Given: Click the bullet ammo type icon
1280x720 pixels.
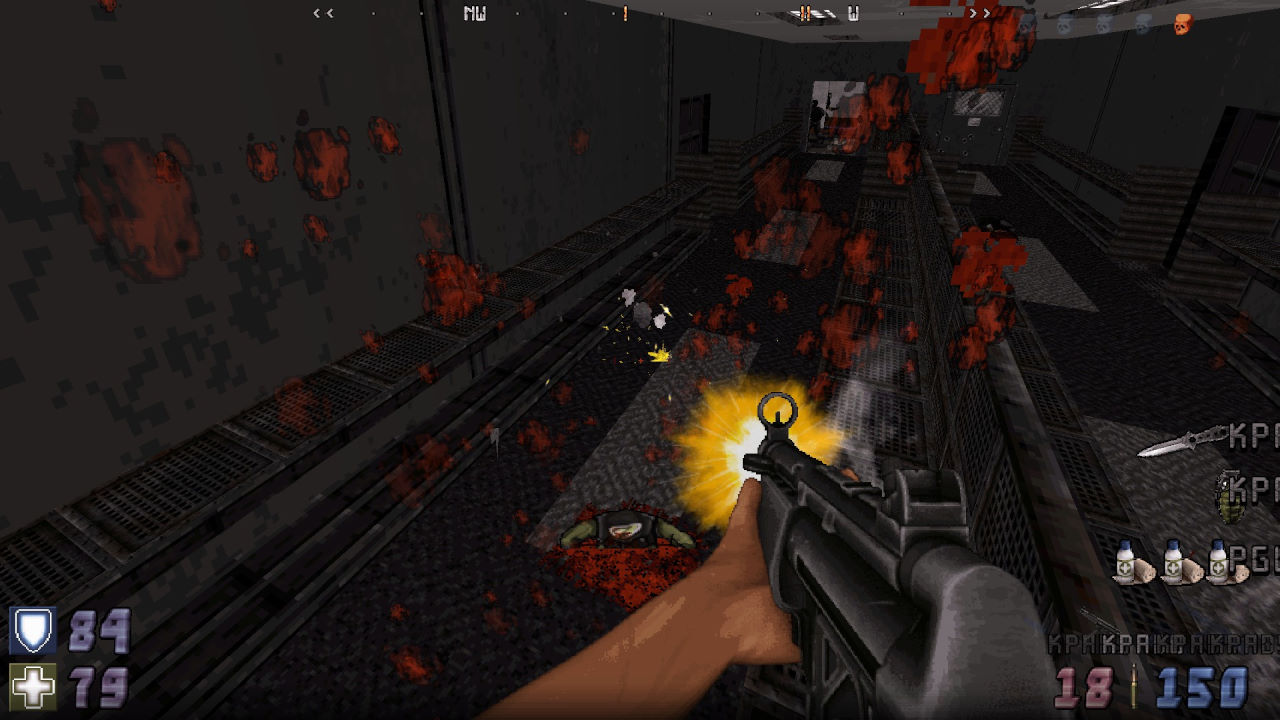Looking at the screenshot, I should point(1134,687).
